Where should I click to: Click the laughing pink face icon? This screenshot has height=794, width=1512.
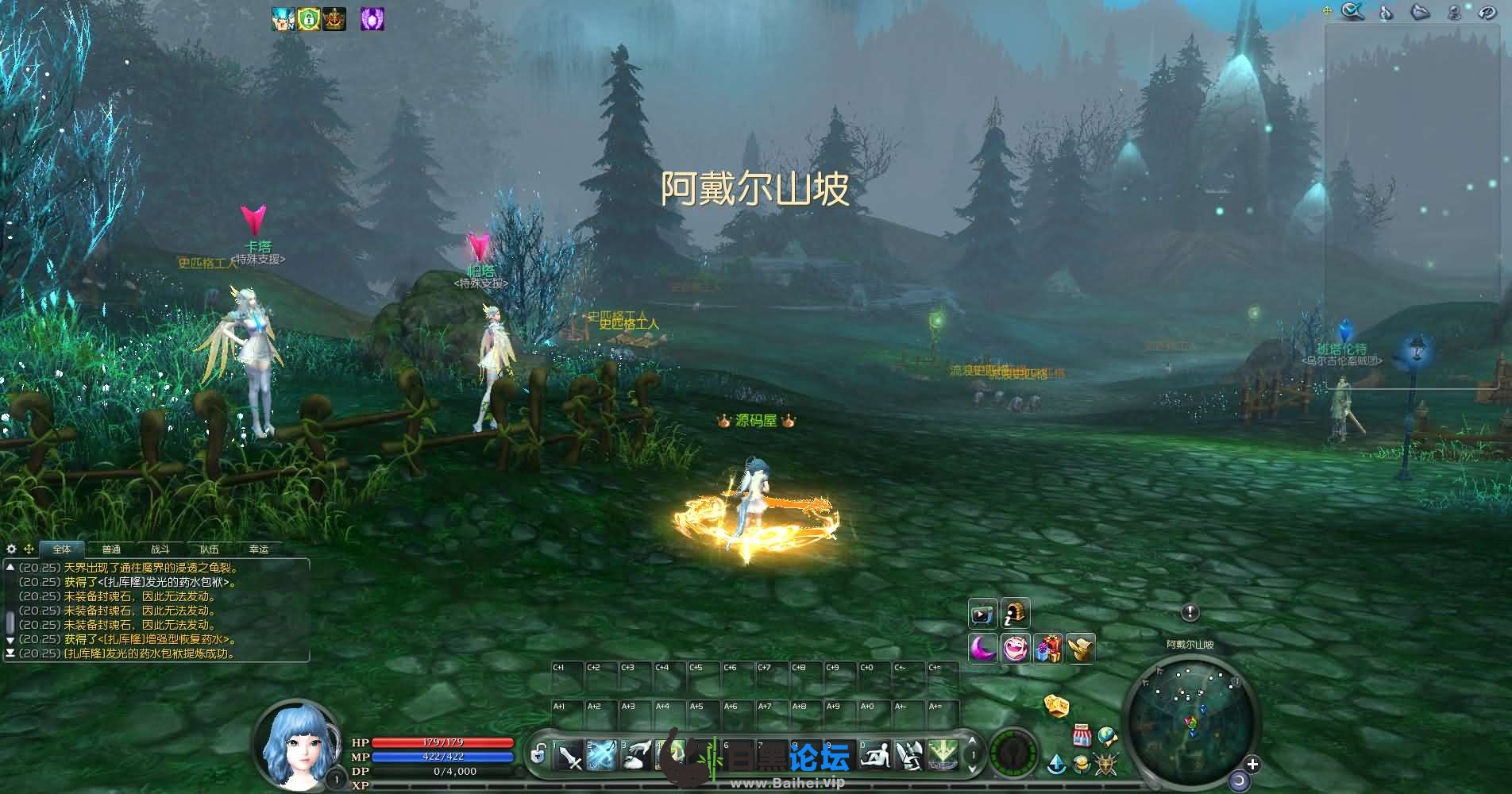[x=1016, y=649]
